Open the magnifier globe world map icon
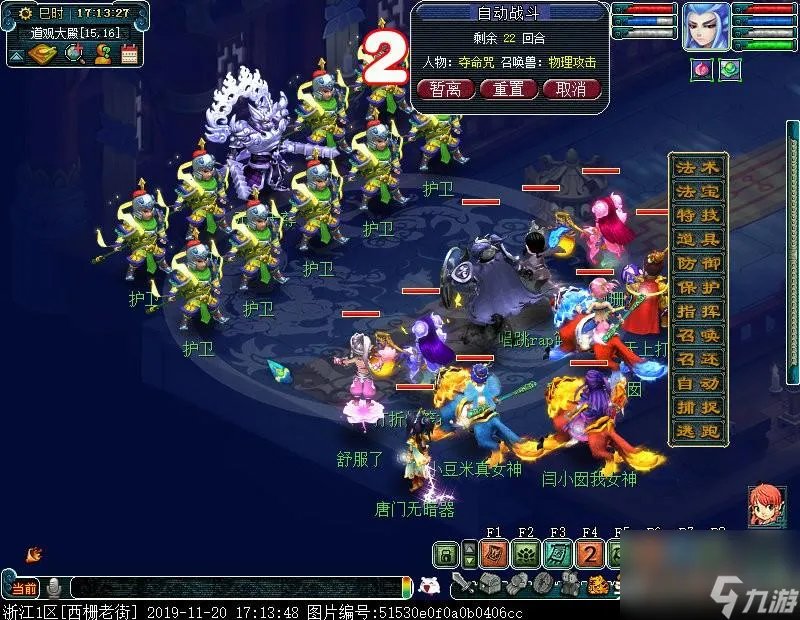This screenshot has height=620, width=800. (74, 54)
